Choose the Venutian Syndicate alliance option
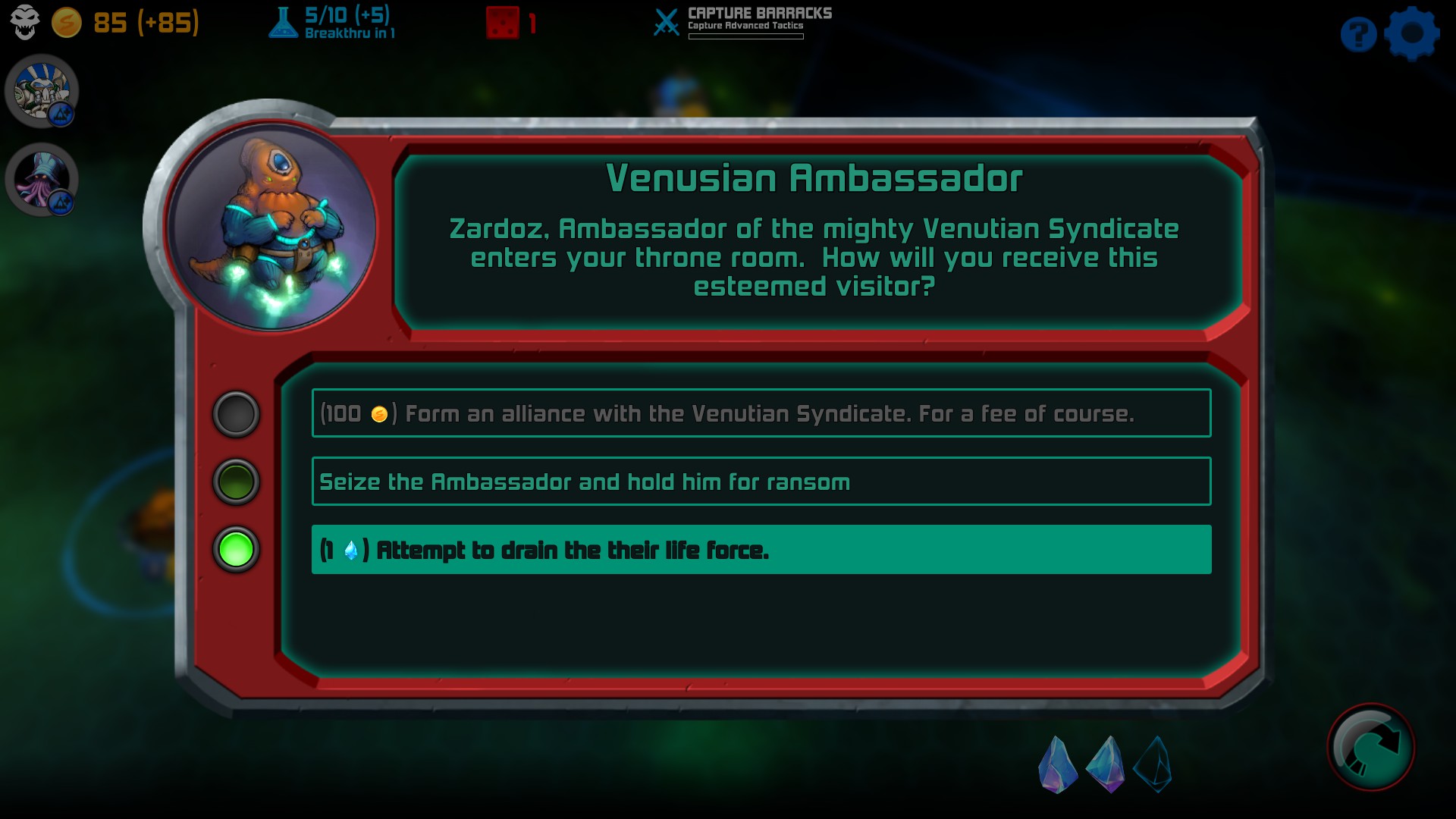 [761, 413]
